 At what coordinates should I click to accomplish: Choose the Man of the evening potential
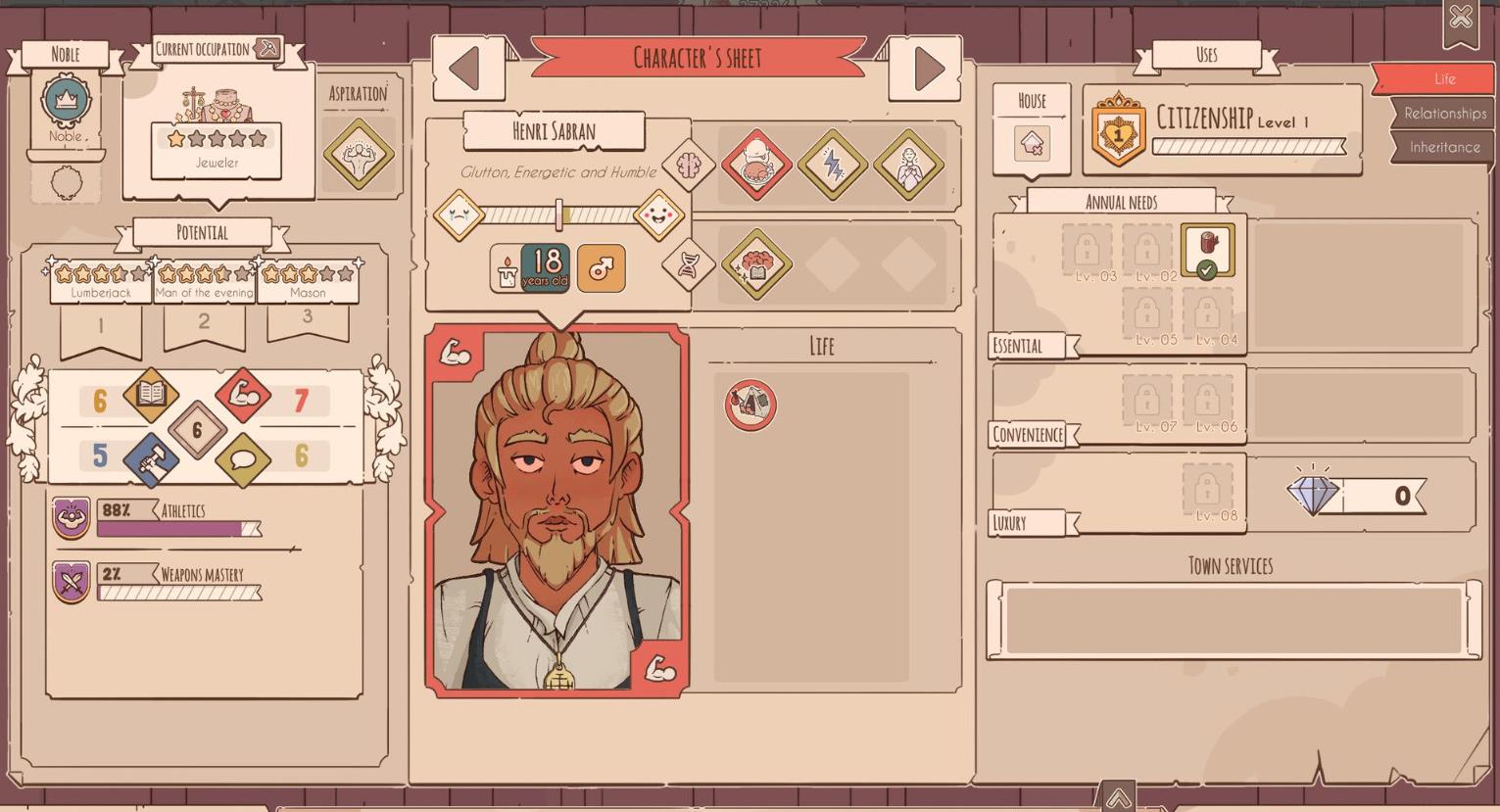coord(204,281)
